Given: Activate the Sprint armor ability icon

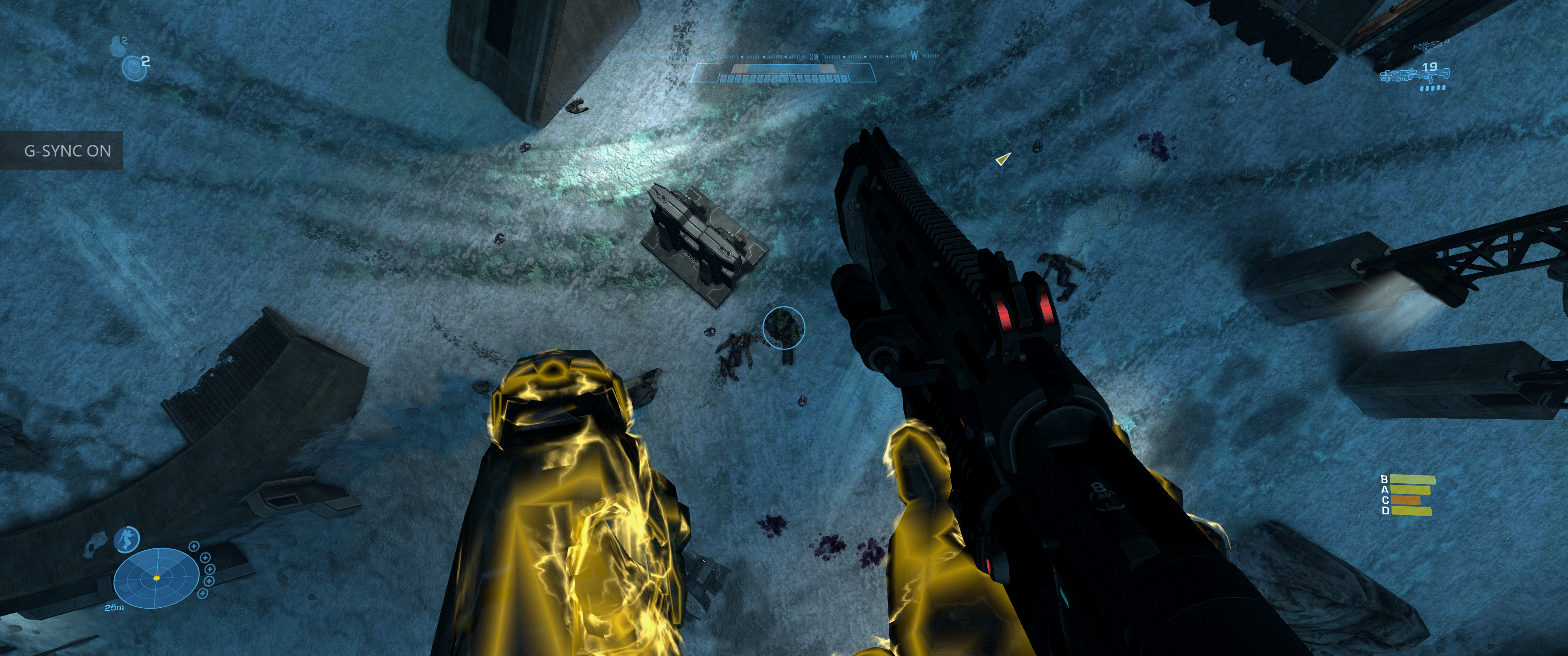Looking at the screenshot, I should (x=127, y=540).
